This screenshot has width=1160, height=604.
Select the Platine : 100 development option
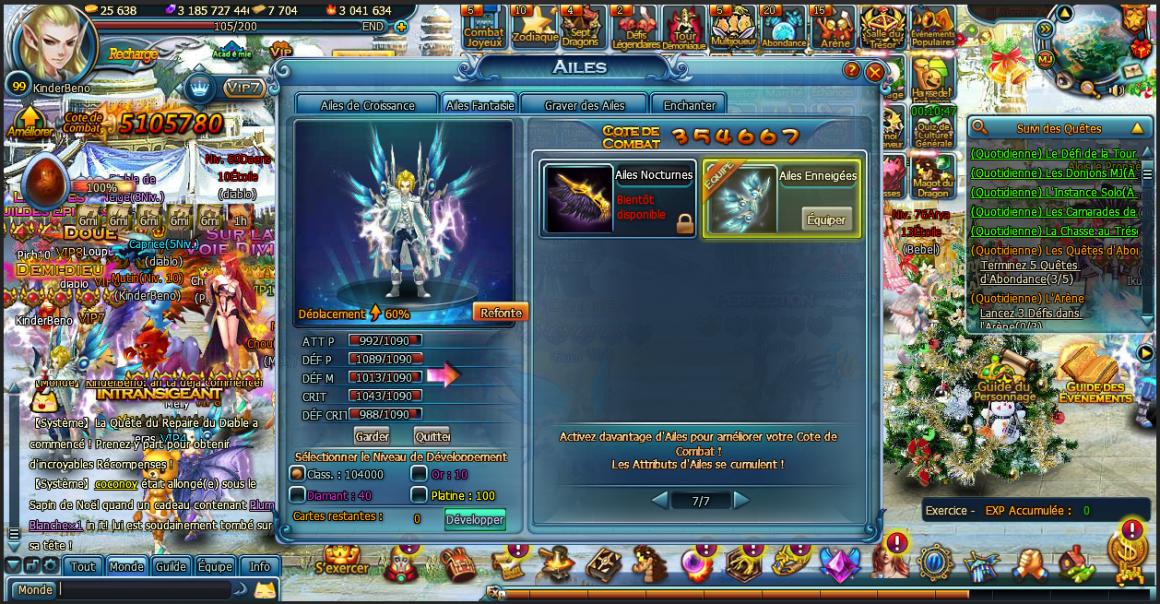[x=419, y=495]
